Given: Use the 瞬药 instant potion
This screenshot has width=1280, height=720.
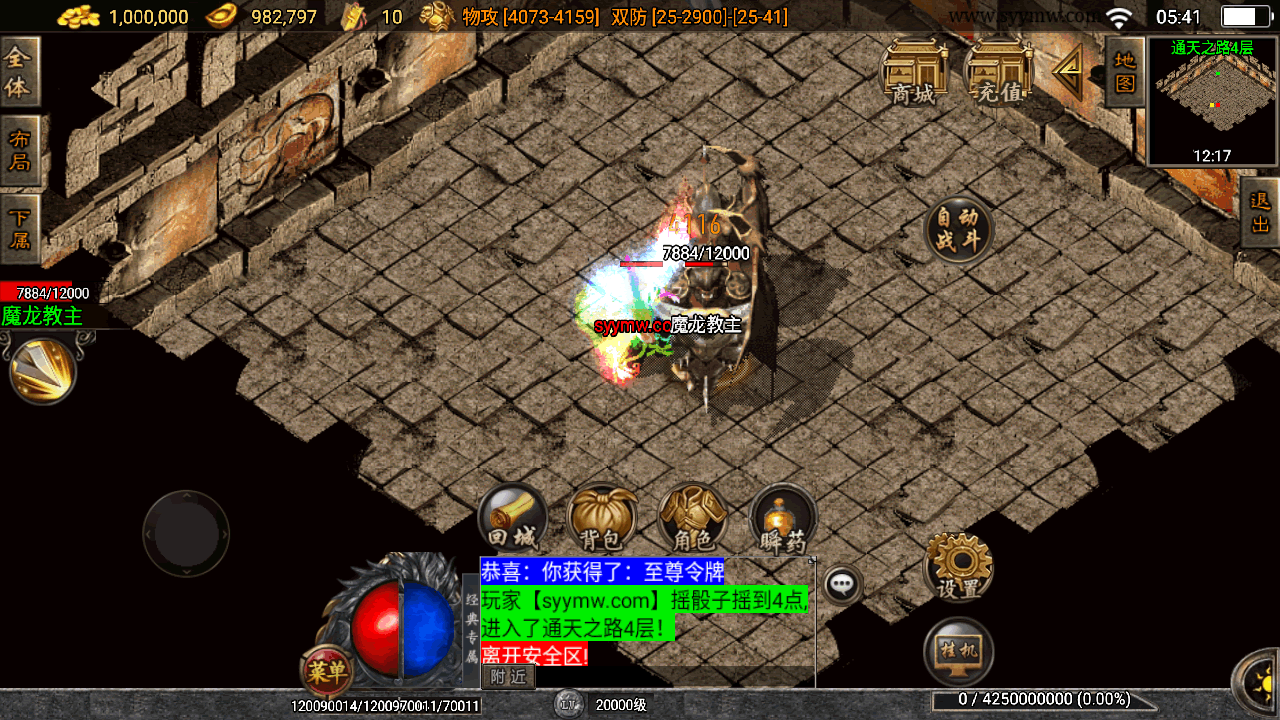Looking at the screenshot, I should coord(783,518).
